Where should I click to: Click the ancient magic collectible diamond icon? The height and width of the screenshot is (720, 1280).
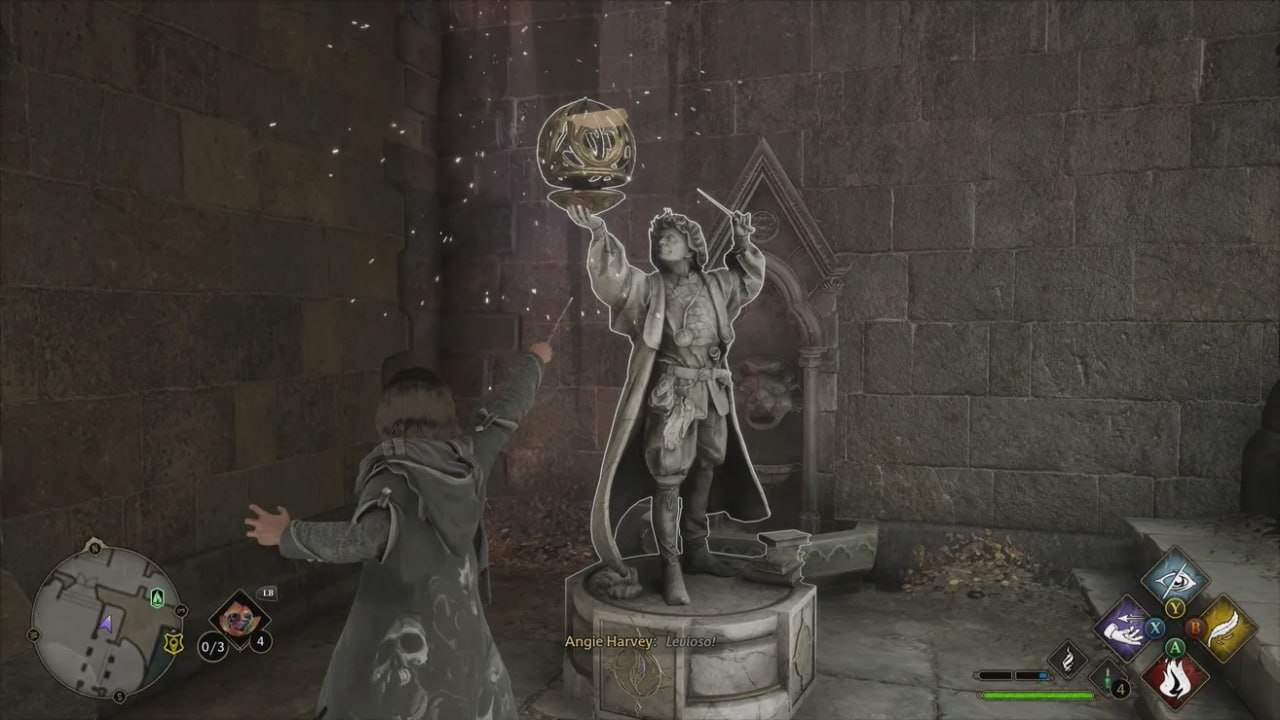pyautogui.click(x=240, y=620)
